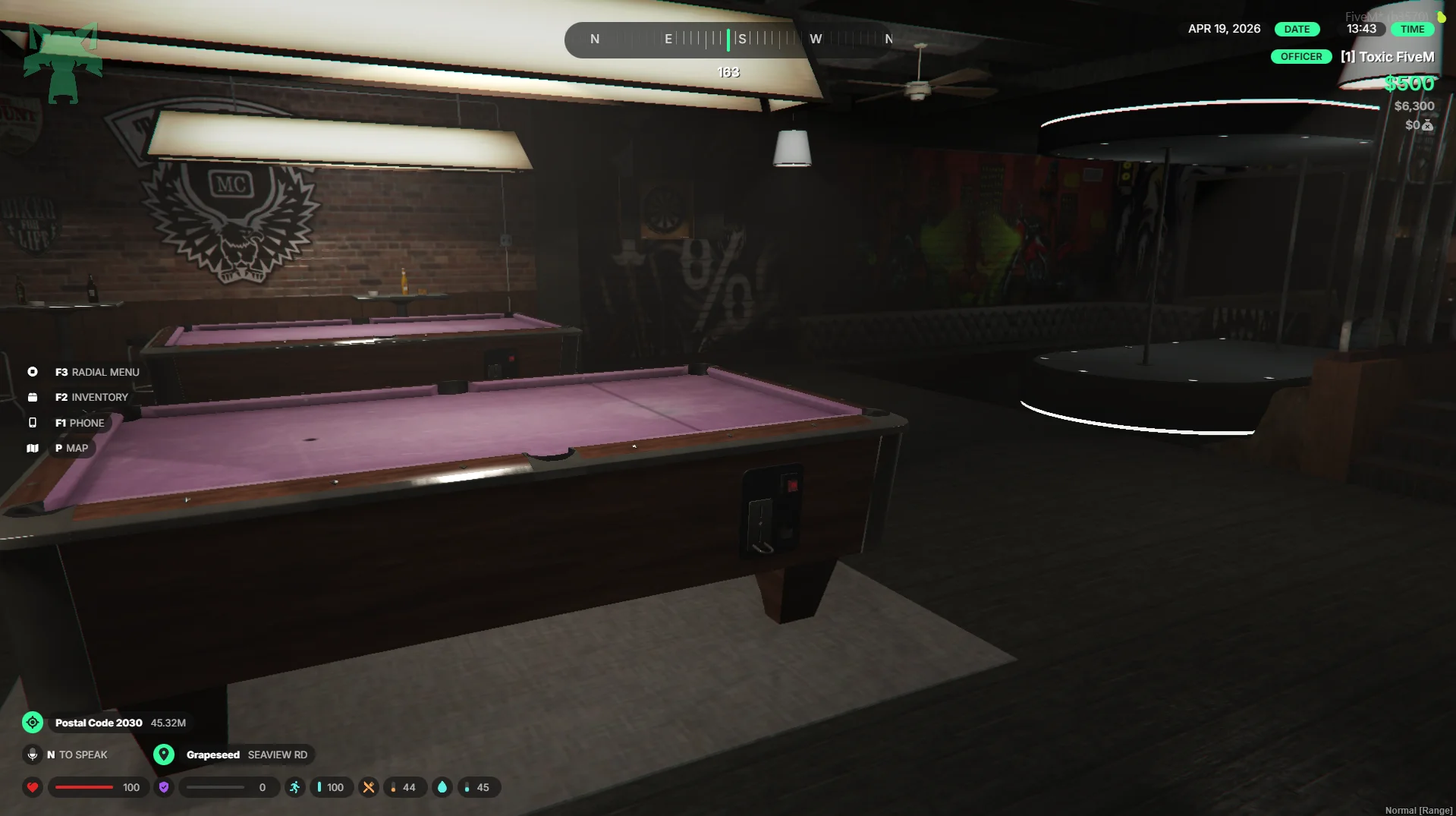This screenshot has width=1456, height=816.
Task: Show the map icon
Action: (33, 449)
